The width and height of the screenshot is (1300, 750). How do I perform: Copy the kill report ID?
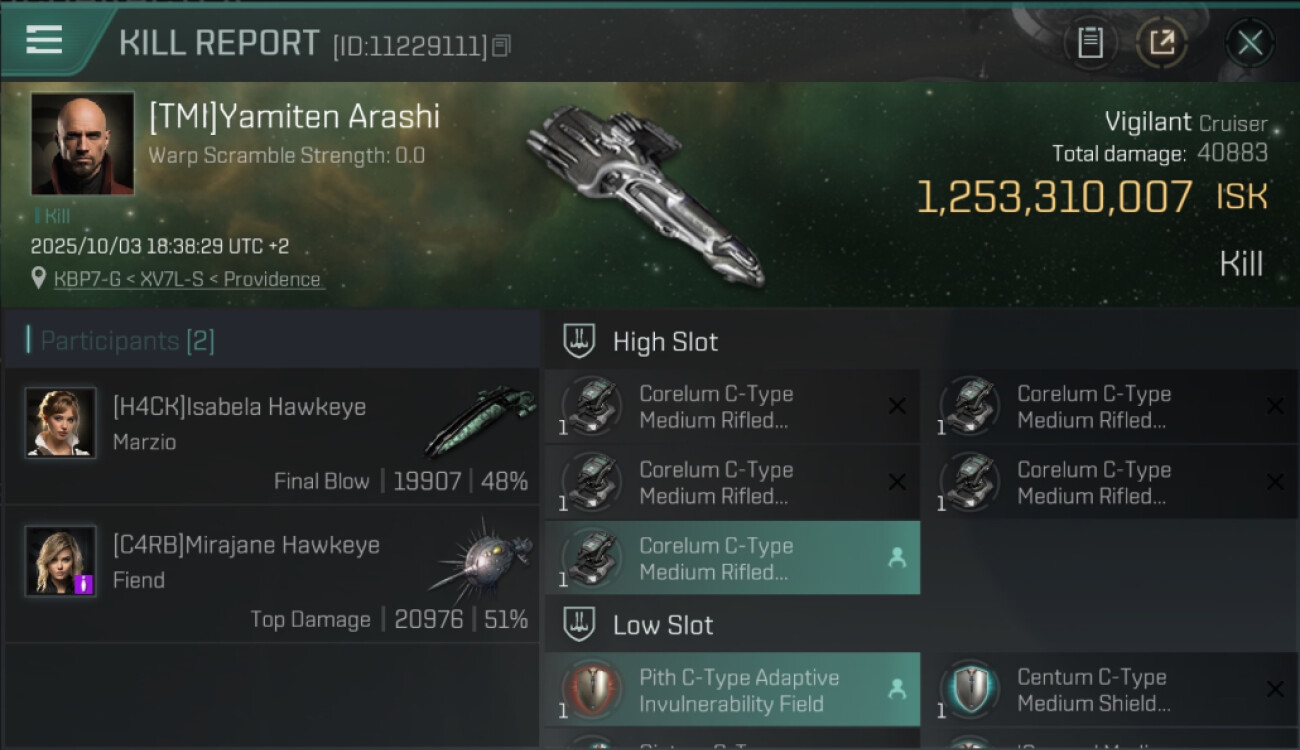point(501,45)
